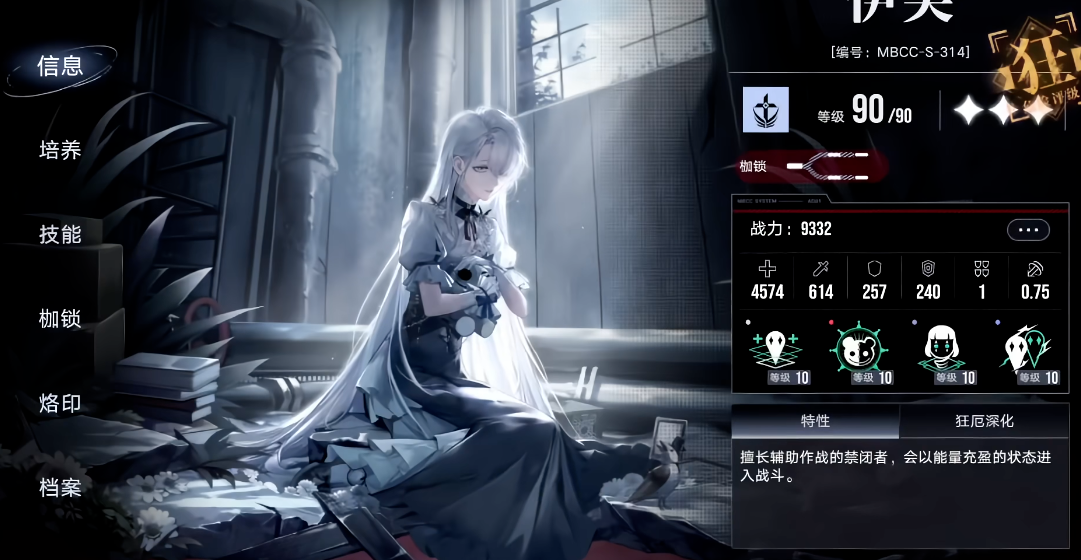This screenshot has width=1081, height=560.
Task: Switch to the 特性 tab
Action: tap(815, 421)
